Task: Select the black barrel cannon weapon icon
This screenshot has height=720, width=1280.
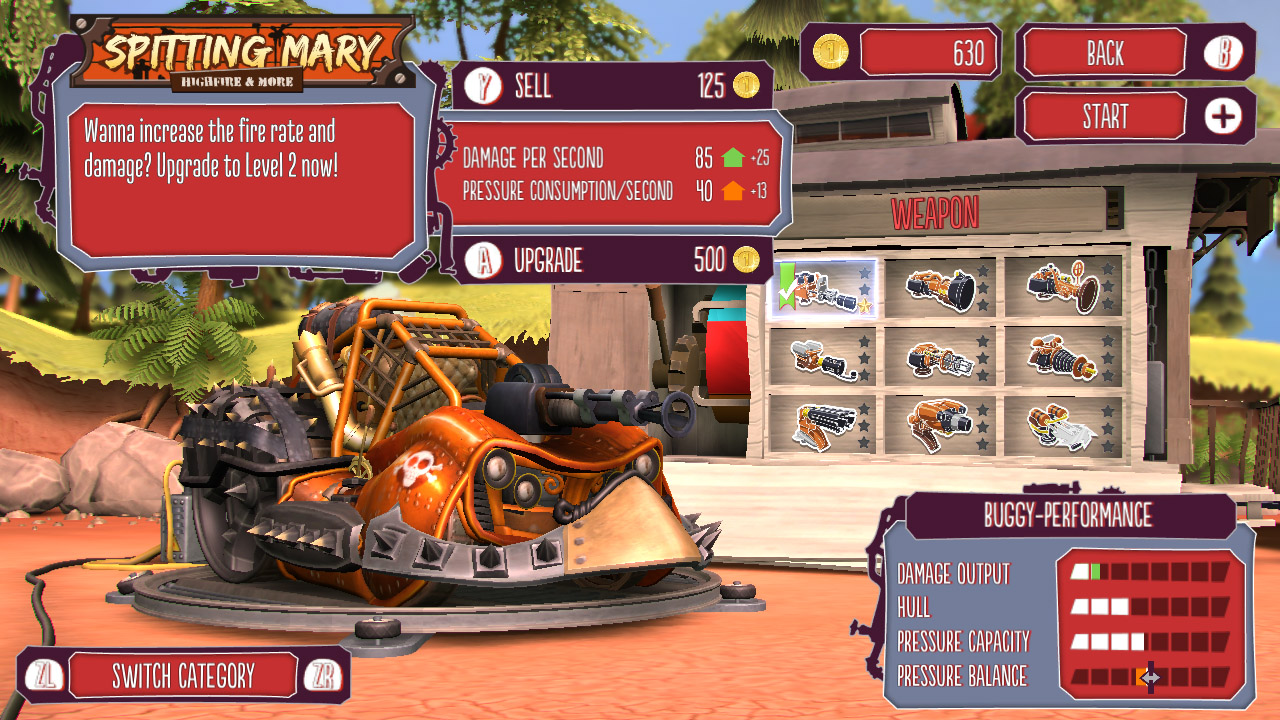Action: pyautogui.click(x=940, y=288)
